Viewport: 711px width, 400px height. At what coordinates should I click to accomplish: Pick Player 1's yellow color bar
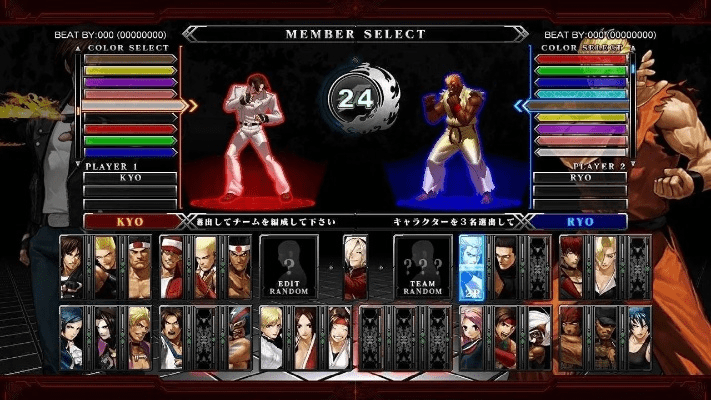130,70
